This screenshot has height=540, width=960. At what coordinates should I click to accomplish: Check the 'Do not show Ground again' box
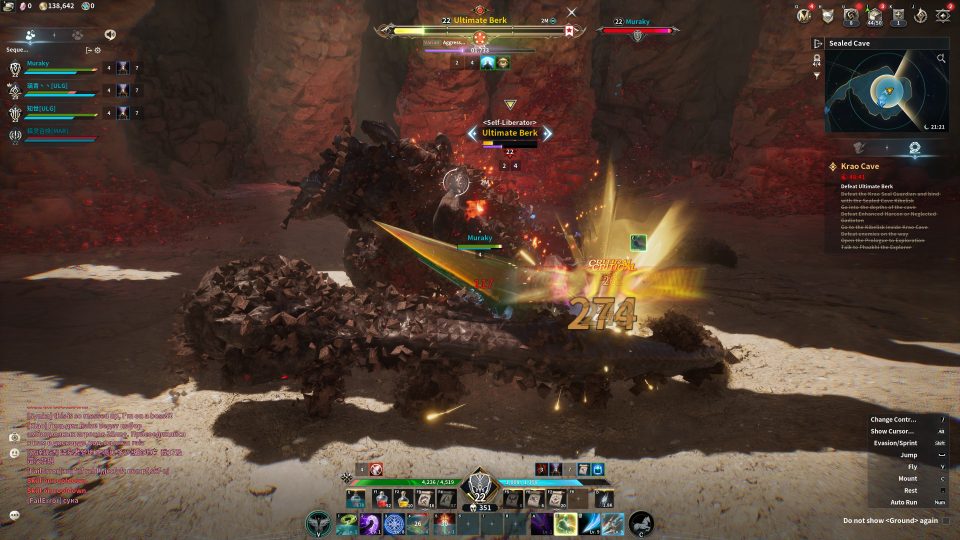click(946, 520)
